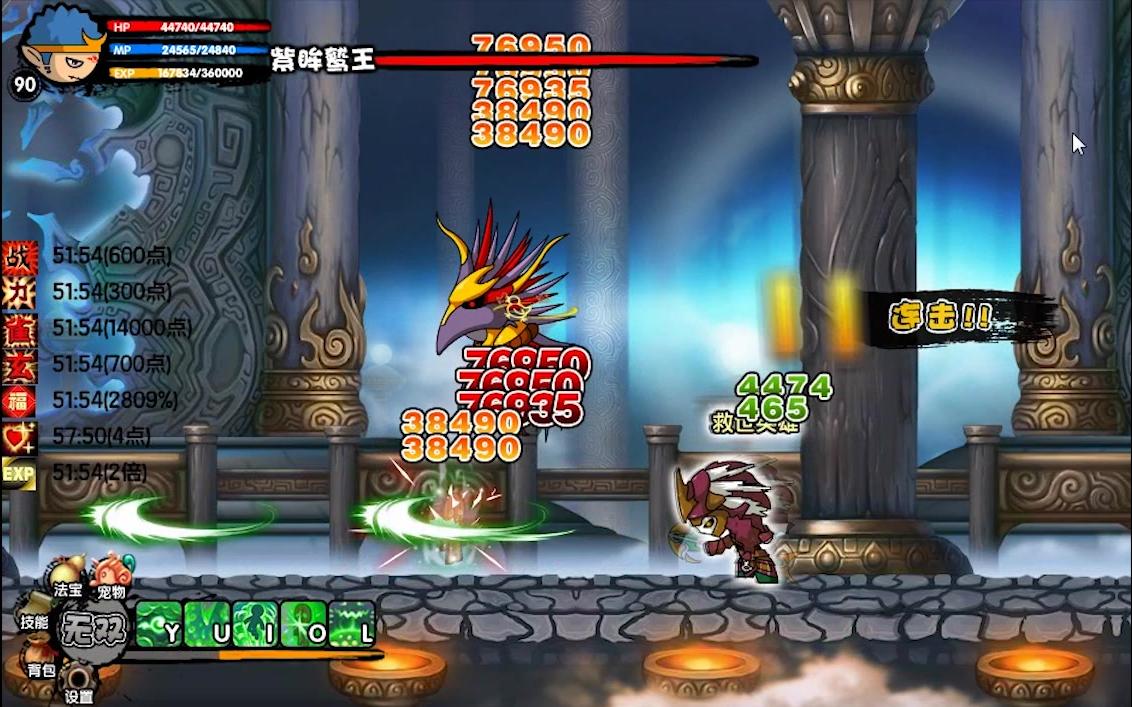Viewport: 1132px width, 707px height.
Task: Open the 宠物 pet menu
Action: point(109,580)
